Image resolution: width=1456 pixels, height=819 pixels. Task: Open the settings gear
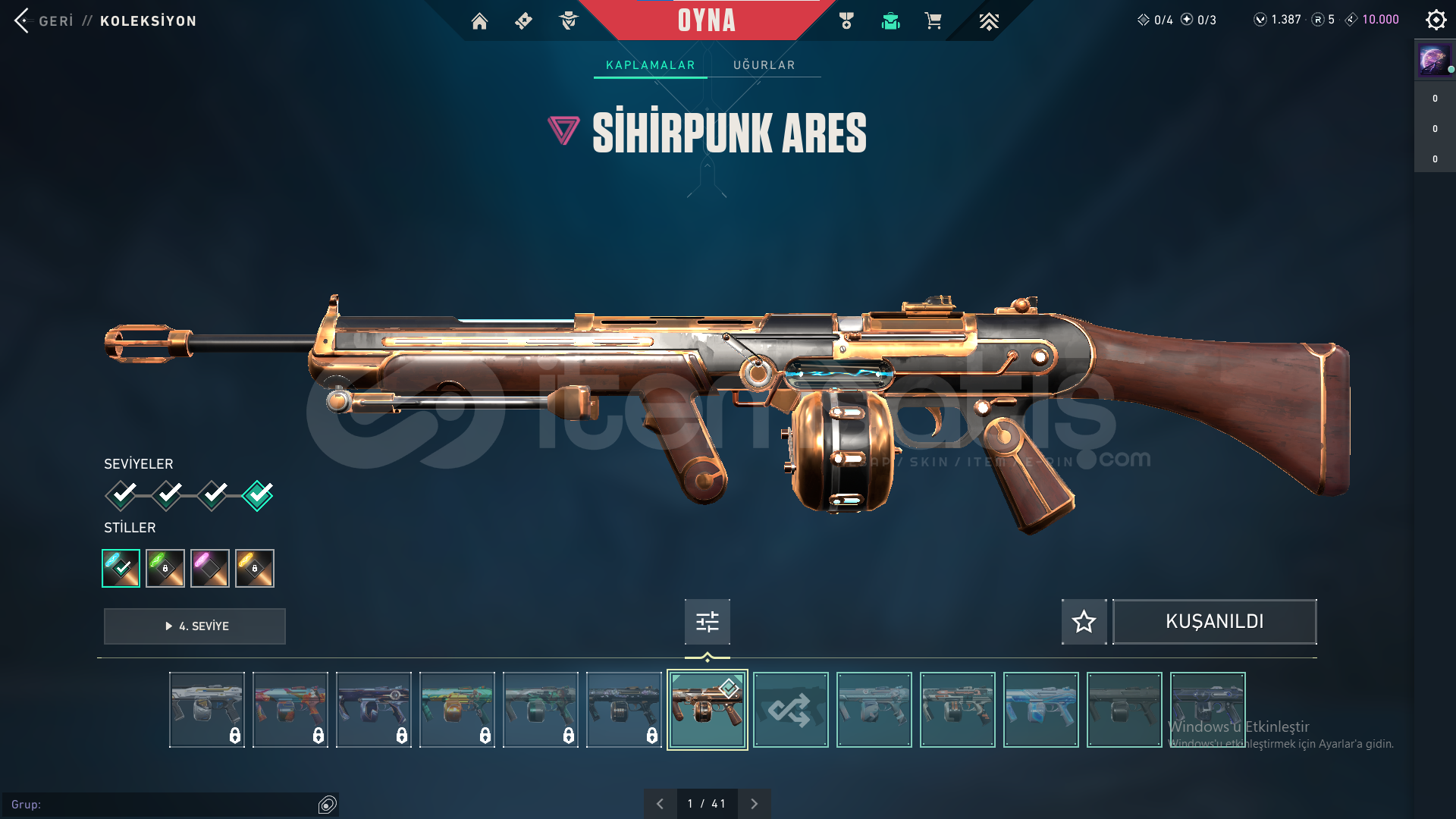(x=1436, y=20)
